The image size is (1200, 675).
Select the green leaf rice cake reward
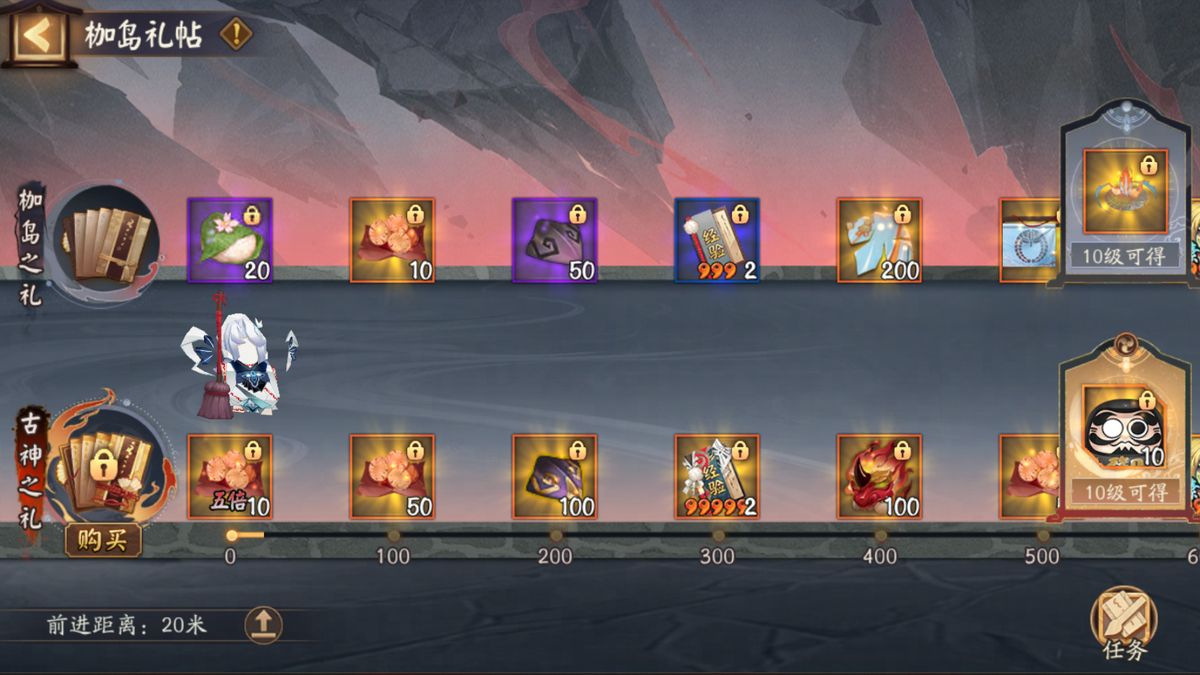click(x=230, y=240)
